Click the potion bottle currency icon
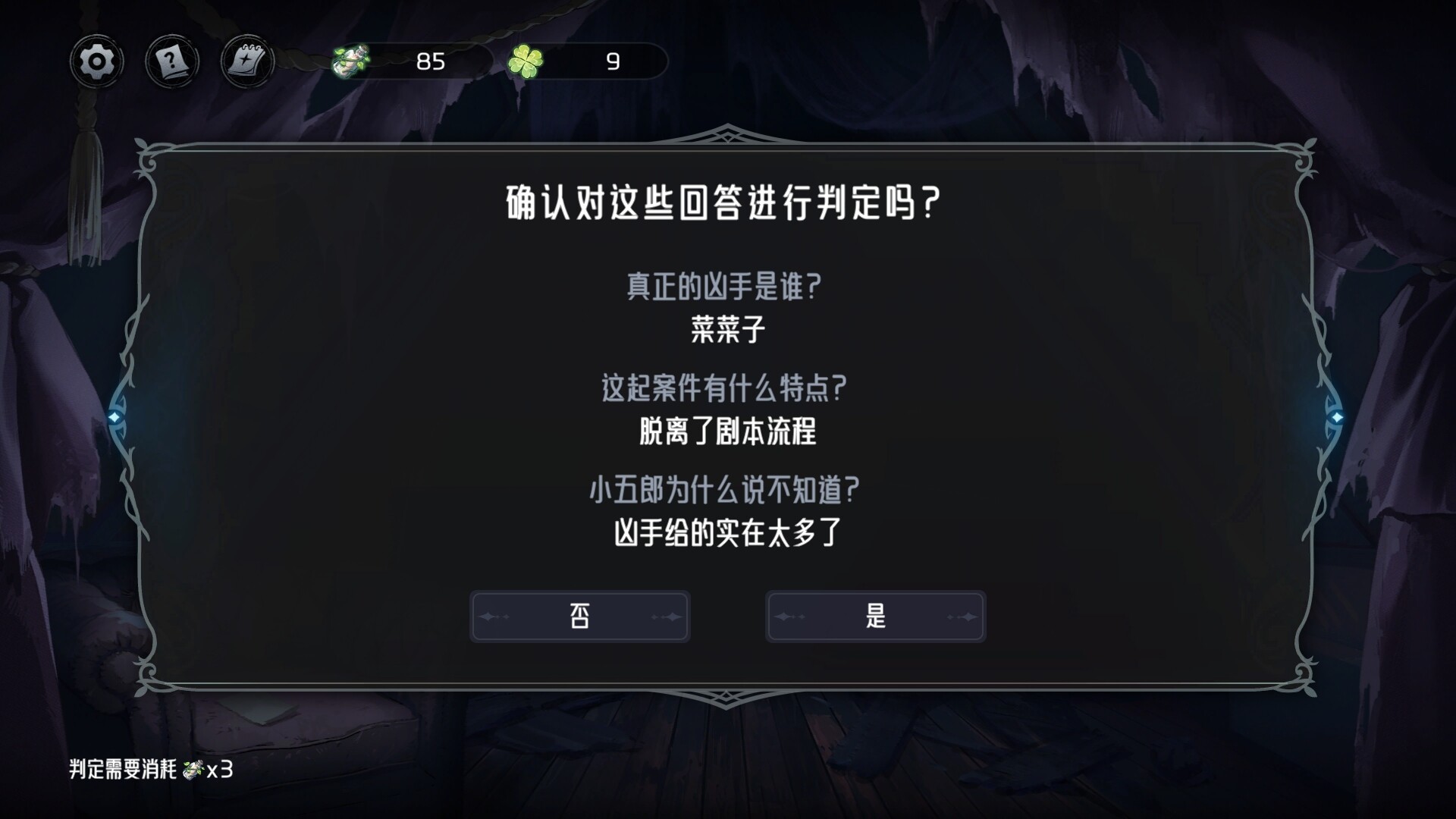The height and width of the screenshot is (819, 1456). tap(350, 63)
